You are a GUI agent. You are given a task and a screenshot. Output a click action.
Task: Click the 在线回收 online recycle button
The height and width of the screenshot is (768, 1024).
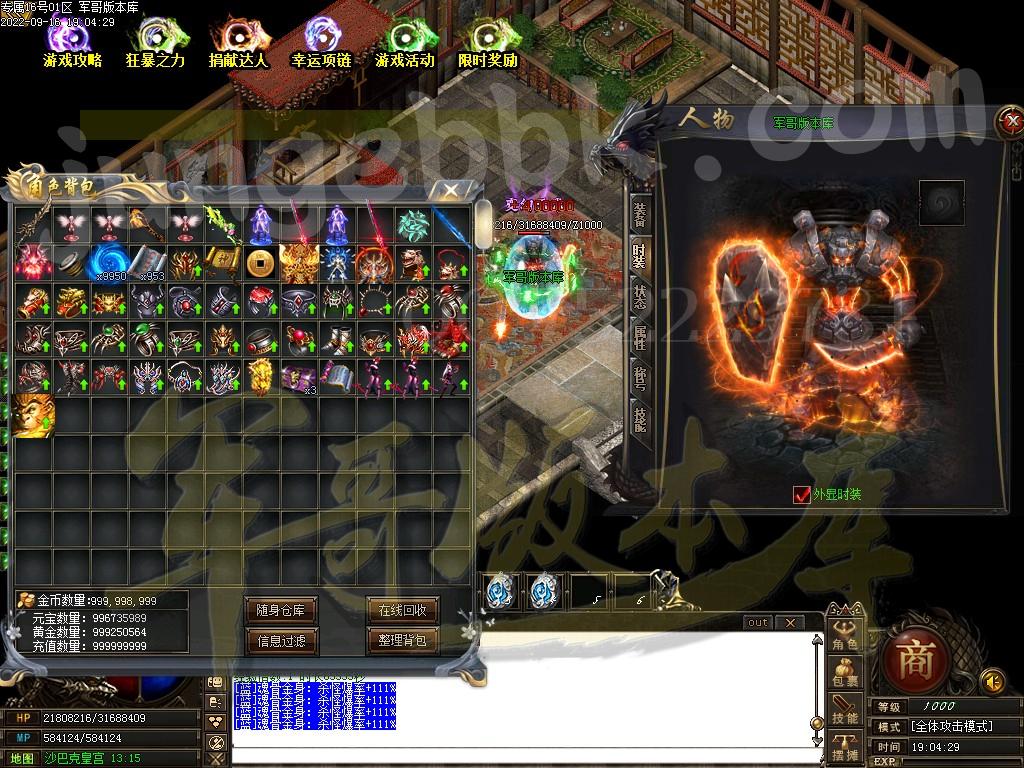pyautogui.click(x=402, y=610)
